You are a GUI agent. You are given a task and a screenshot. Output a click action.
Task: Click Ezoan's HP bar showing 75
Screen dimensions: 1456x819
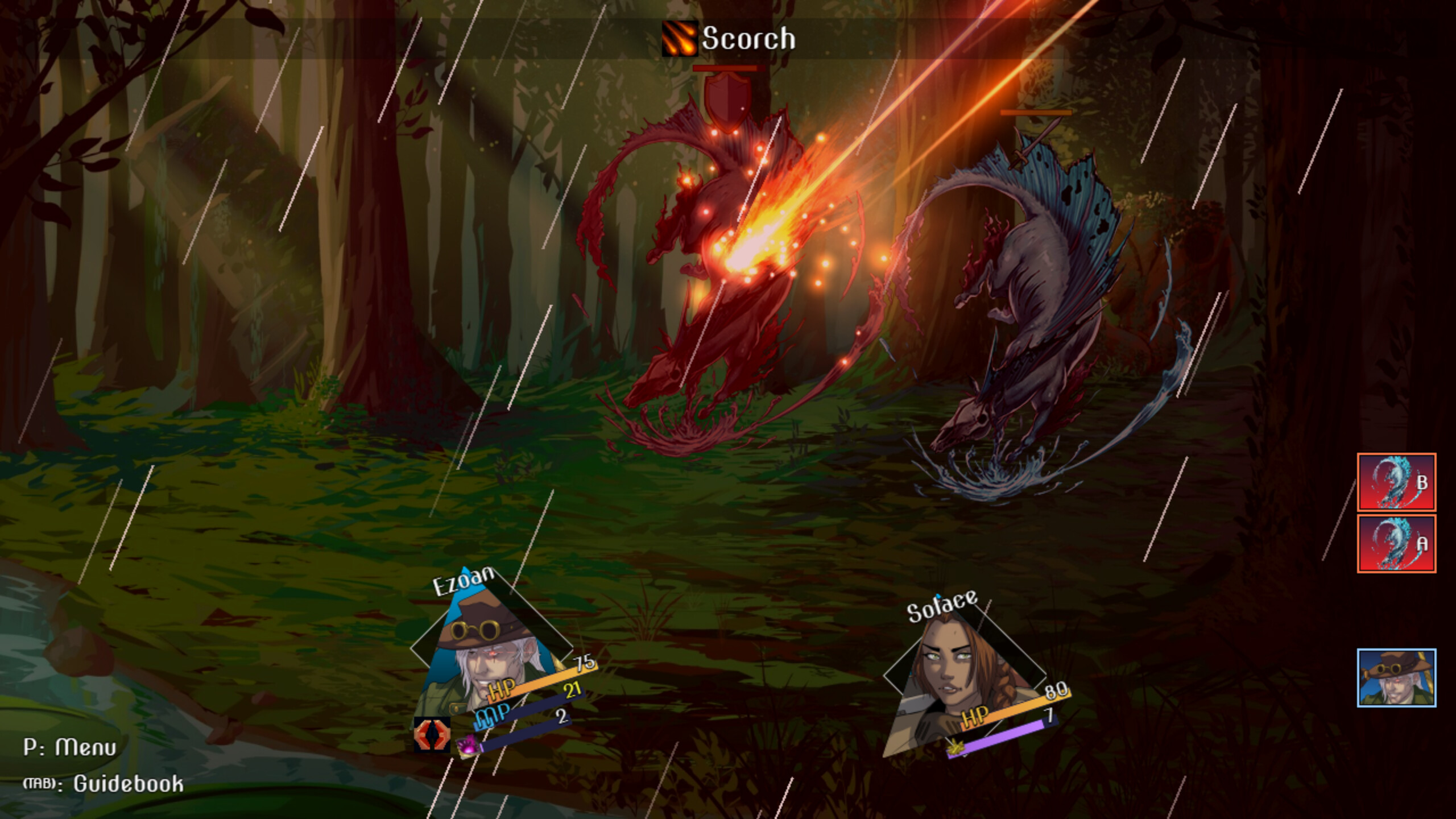pyautogui.click(x=540, y=690)
